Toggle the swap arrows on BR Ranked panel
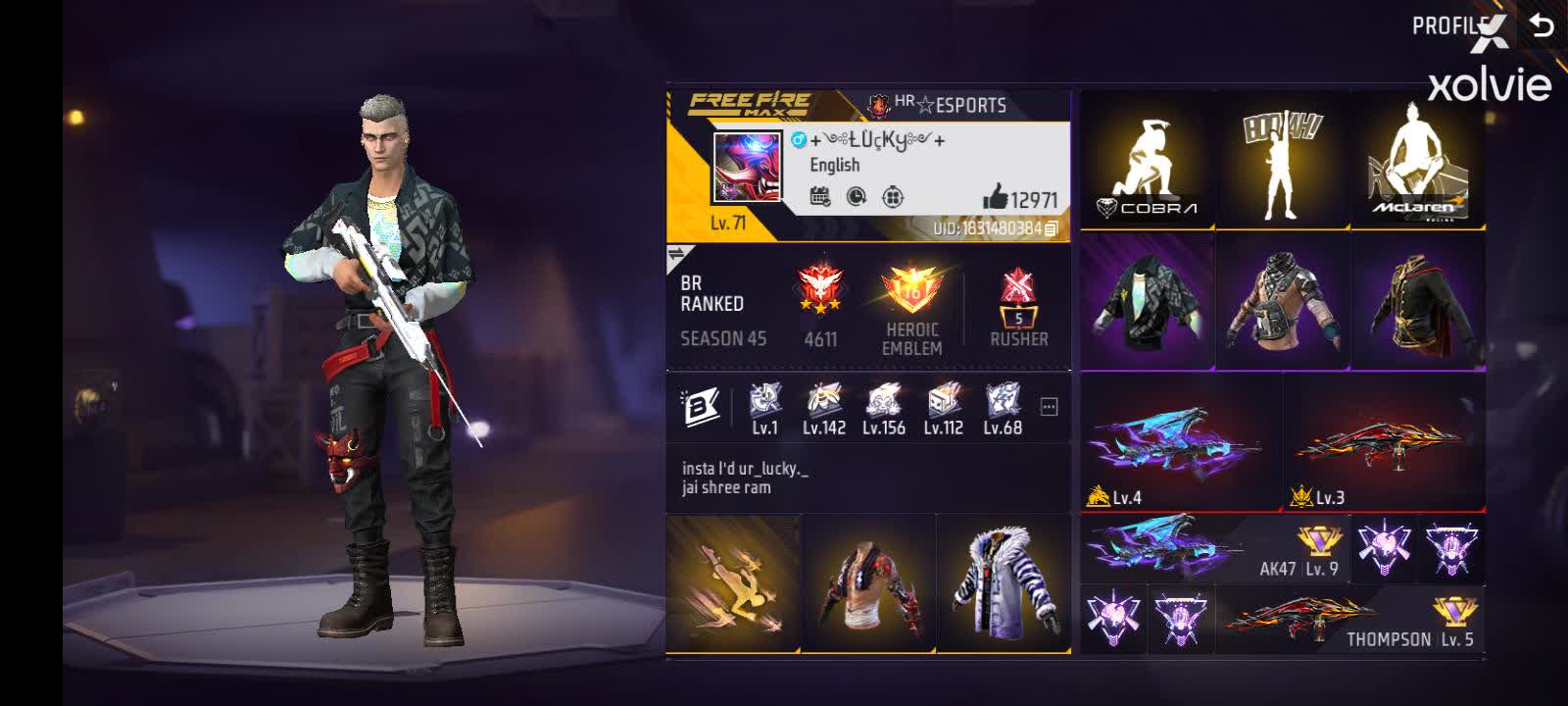 click(677, 254)
